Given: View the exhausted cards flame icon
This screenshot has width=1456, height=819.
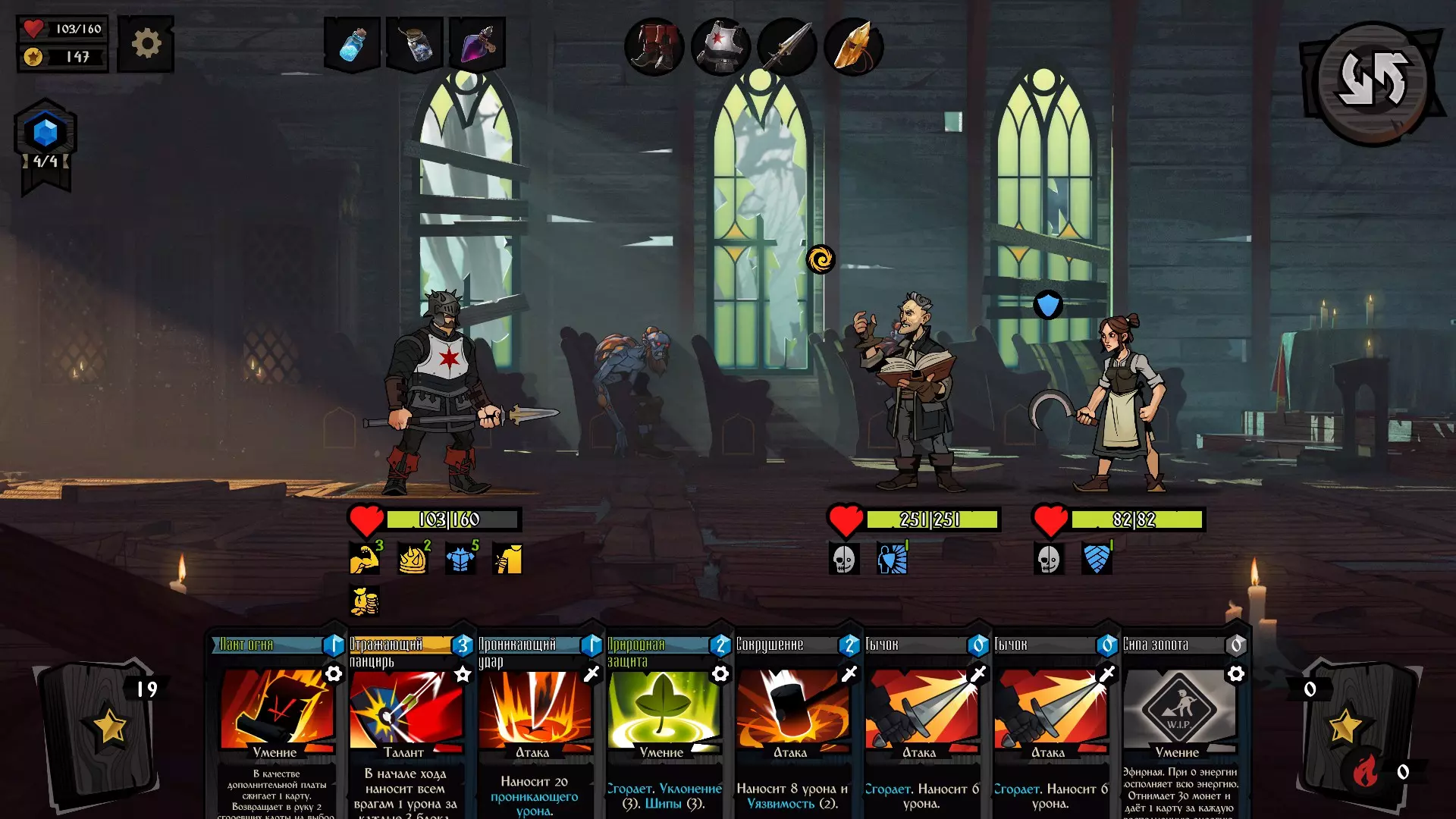Looking at the screenshot, I should (x=1365, y=772).
